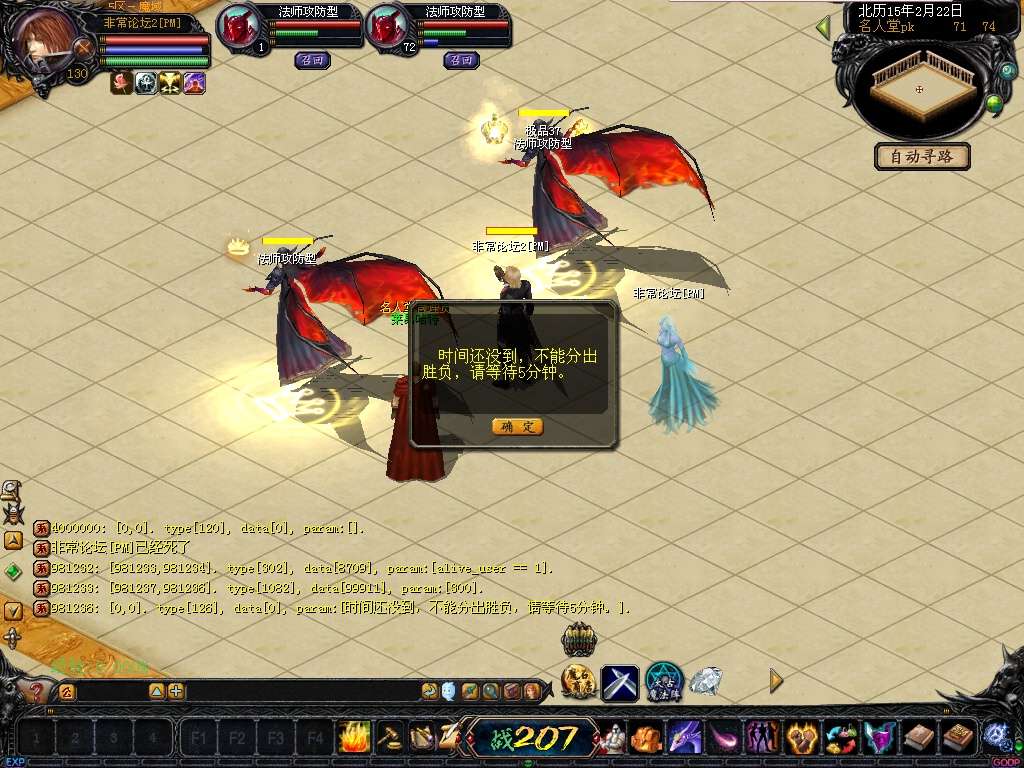
Task: Activate the flame skill on the hotbar
Action: 355,737
